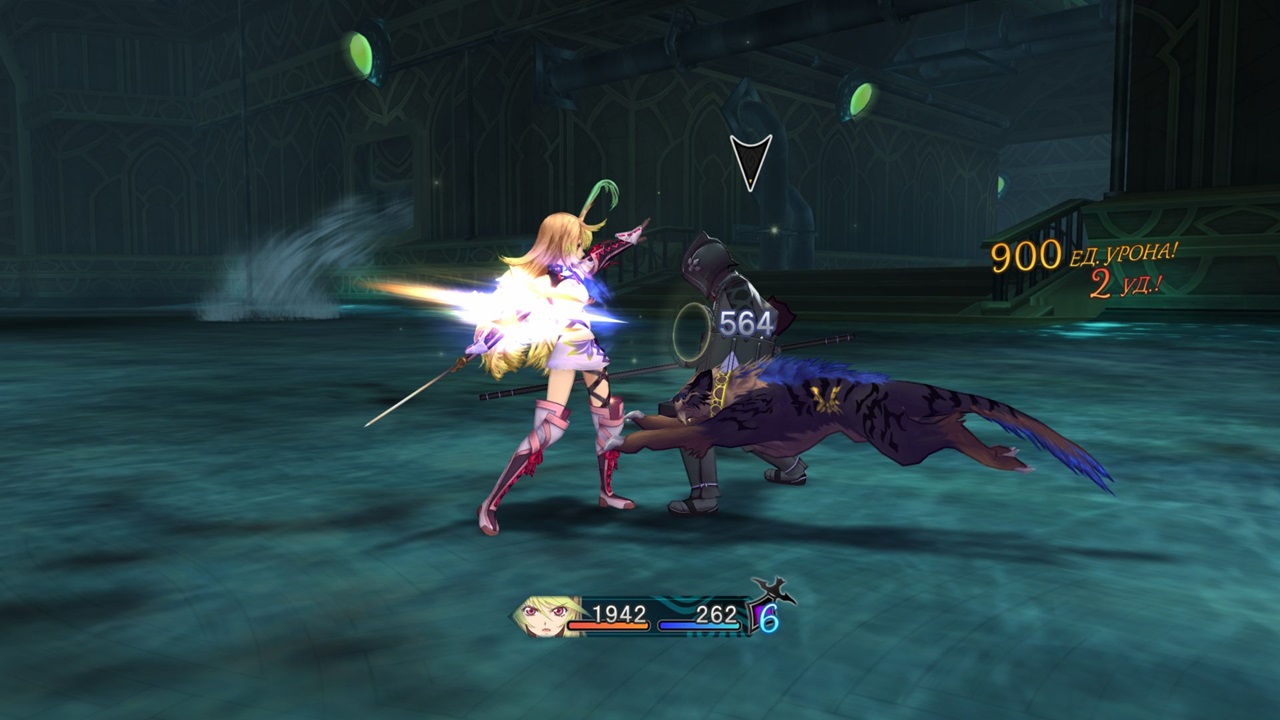The width and height of the screenshot is (1280, 720).
Task: Click the dark dragon emblem beside the counter
Action: (x=770, y=588)
